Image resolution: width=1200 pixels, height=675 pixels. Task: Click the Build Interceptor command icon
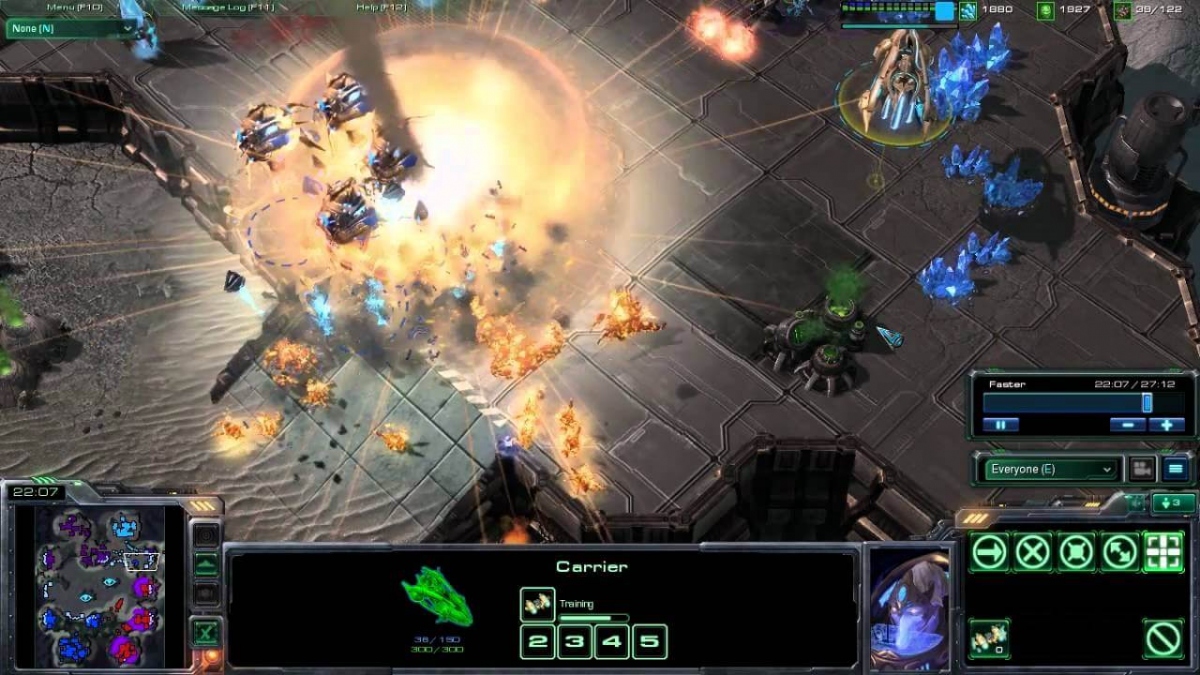tap(988, 638)
